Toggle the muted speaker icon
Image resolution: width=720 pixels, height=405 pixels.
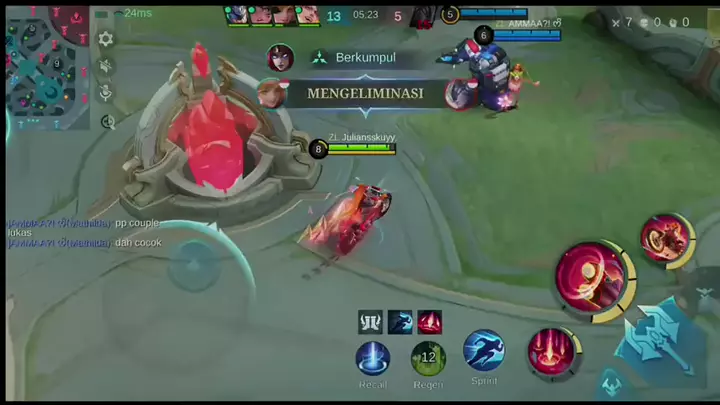coord(106,66)
